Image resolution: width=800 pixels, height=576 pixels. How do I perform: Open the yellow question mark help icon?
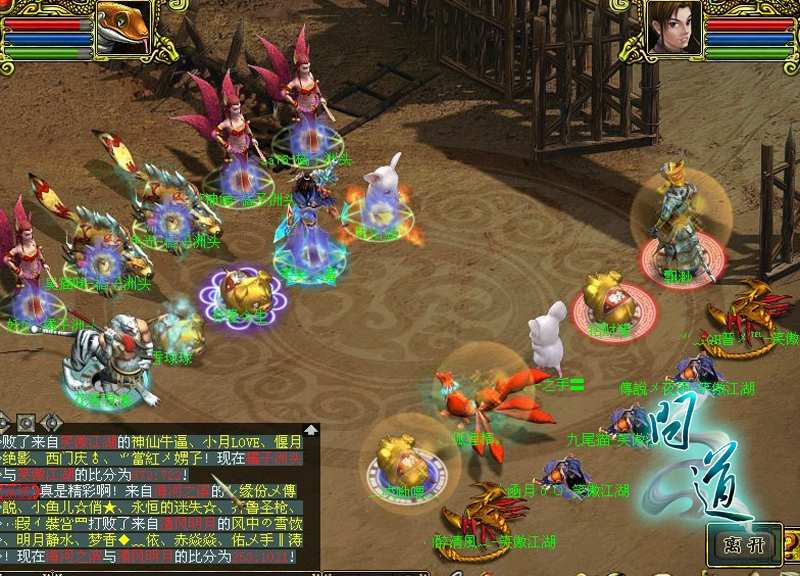[792, 546]
